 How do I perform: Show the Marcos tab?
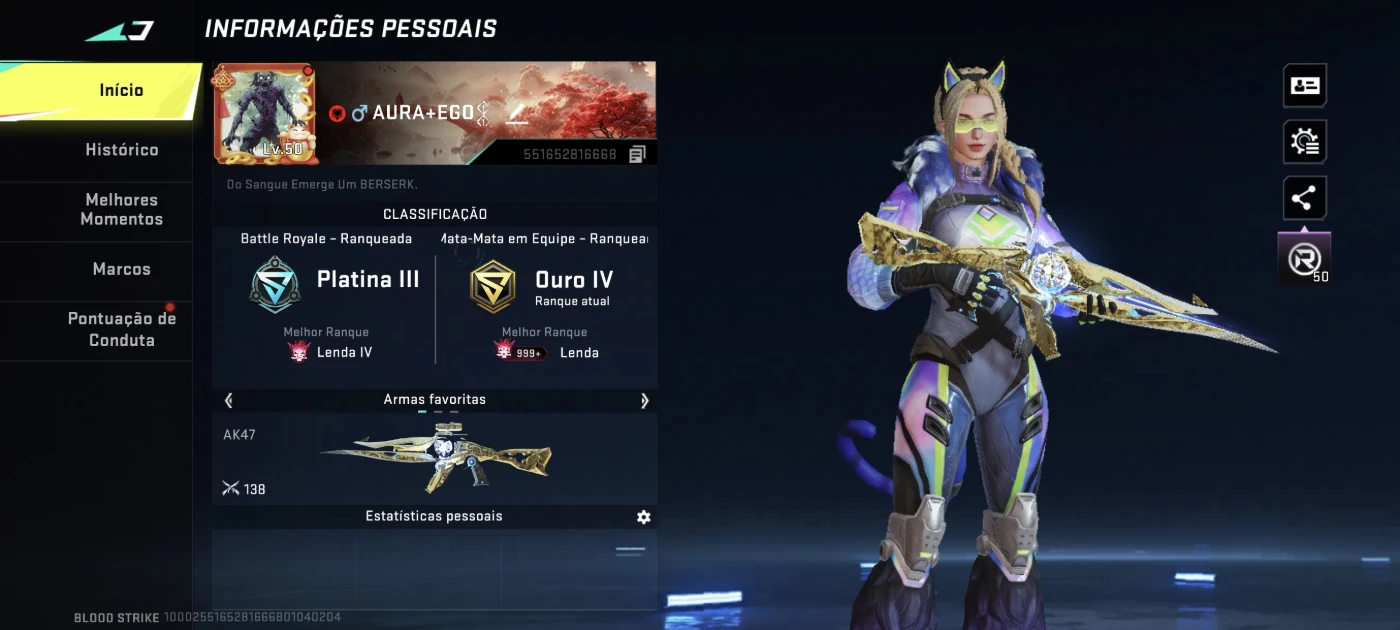pyautogui.click(x=121, y=269)
